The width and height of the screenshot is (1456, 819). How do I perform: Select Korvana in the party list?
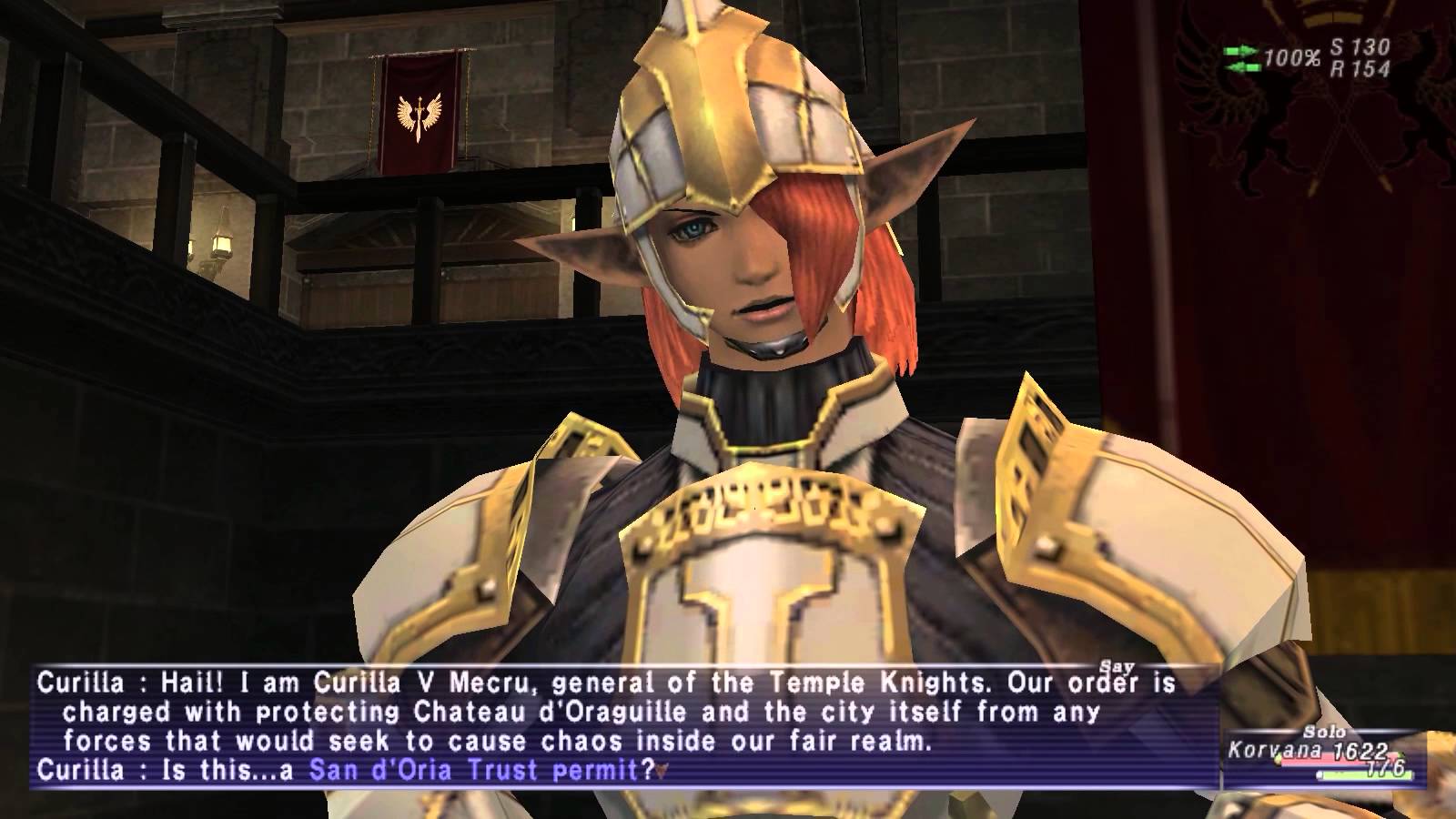(1263, 752)
